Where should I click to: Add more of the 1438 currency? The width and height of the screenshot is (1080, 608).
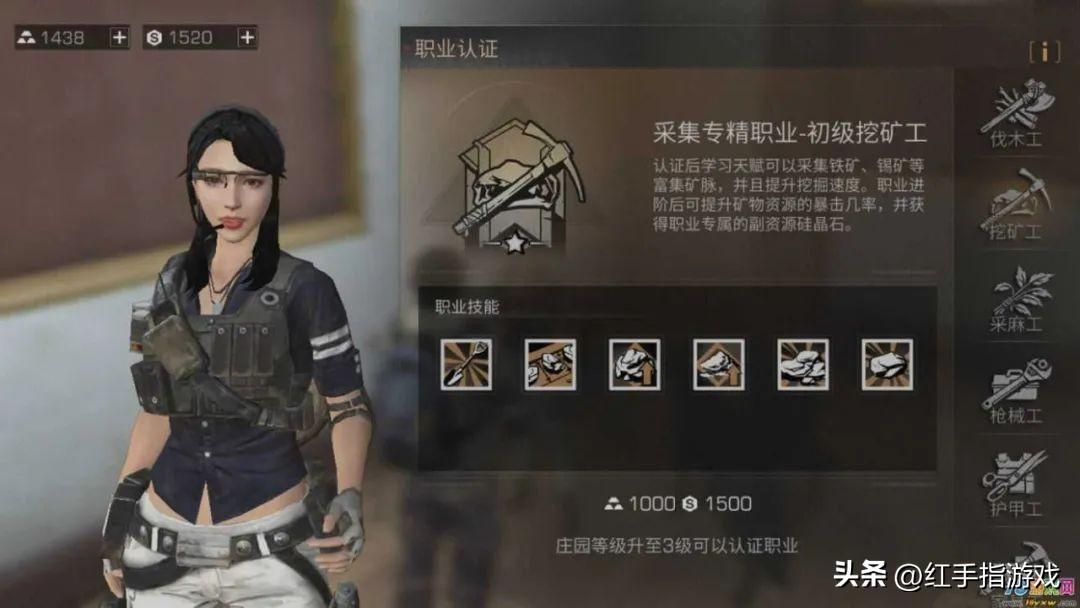tap(119, 38)
